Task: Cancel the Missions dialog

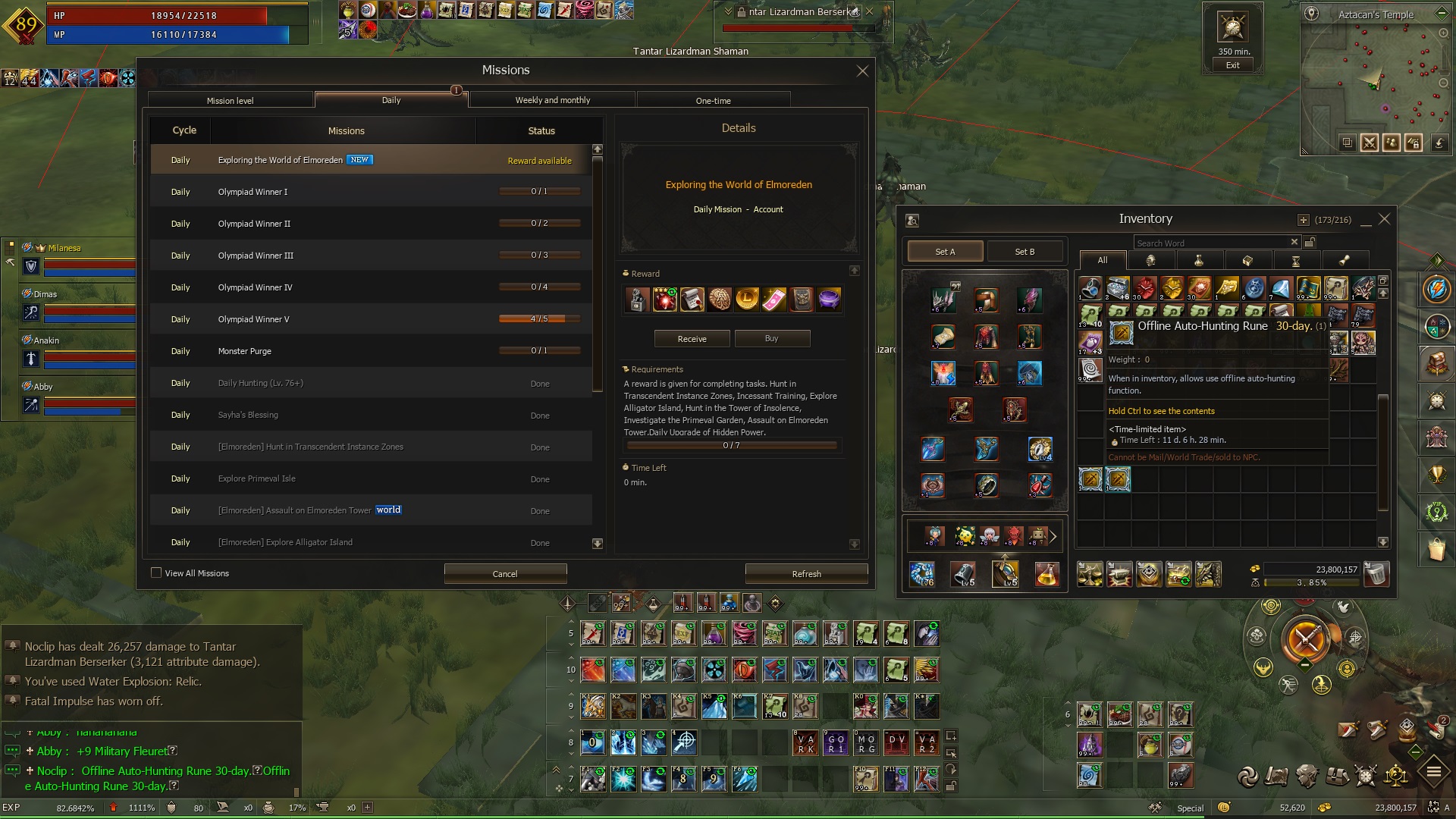Action: [505, 574]
